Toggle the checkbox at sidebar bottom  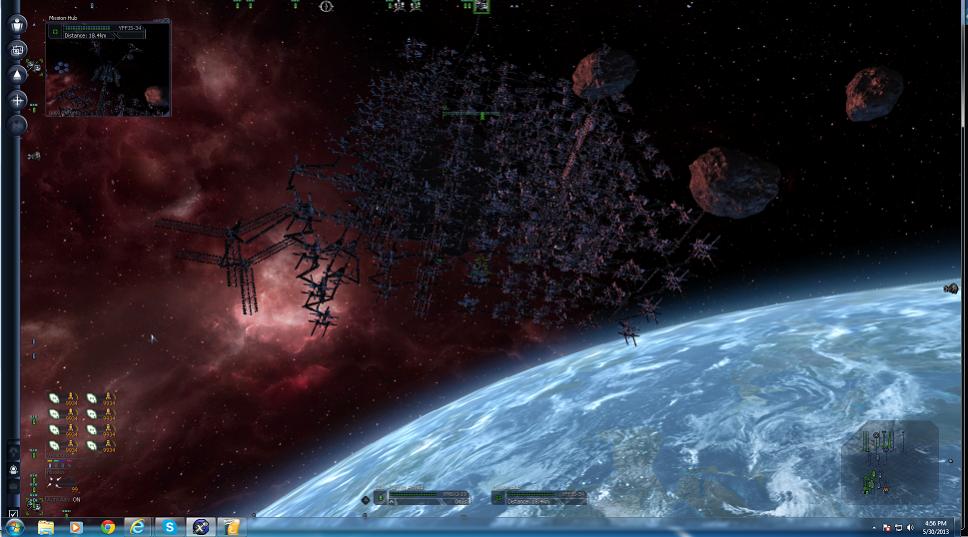click(13, 514)
